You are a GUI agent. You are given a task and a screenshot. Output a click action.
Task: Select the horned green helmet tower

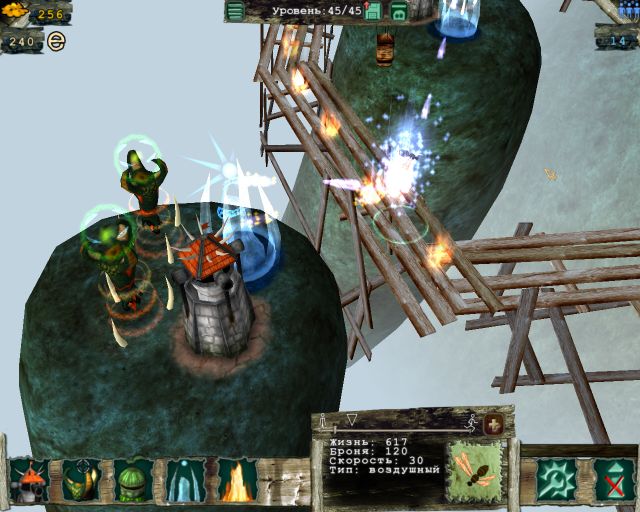81,481
